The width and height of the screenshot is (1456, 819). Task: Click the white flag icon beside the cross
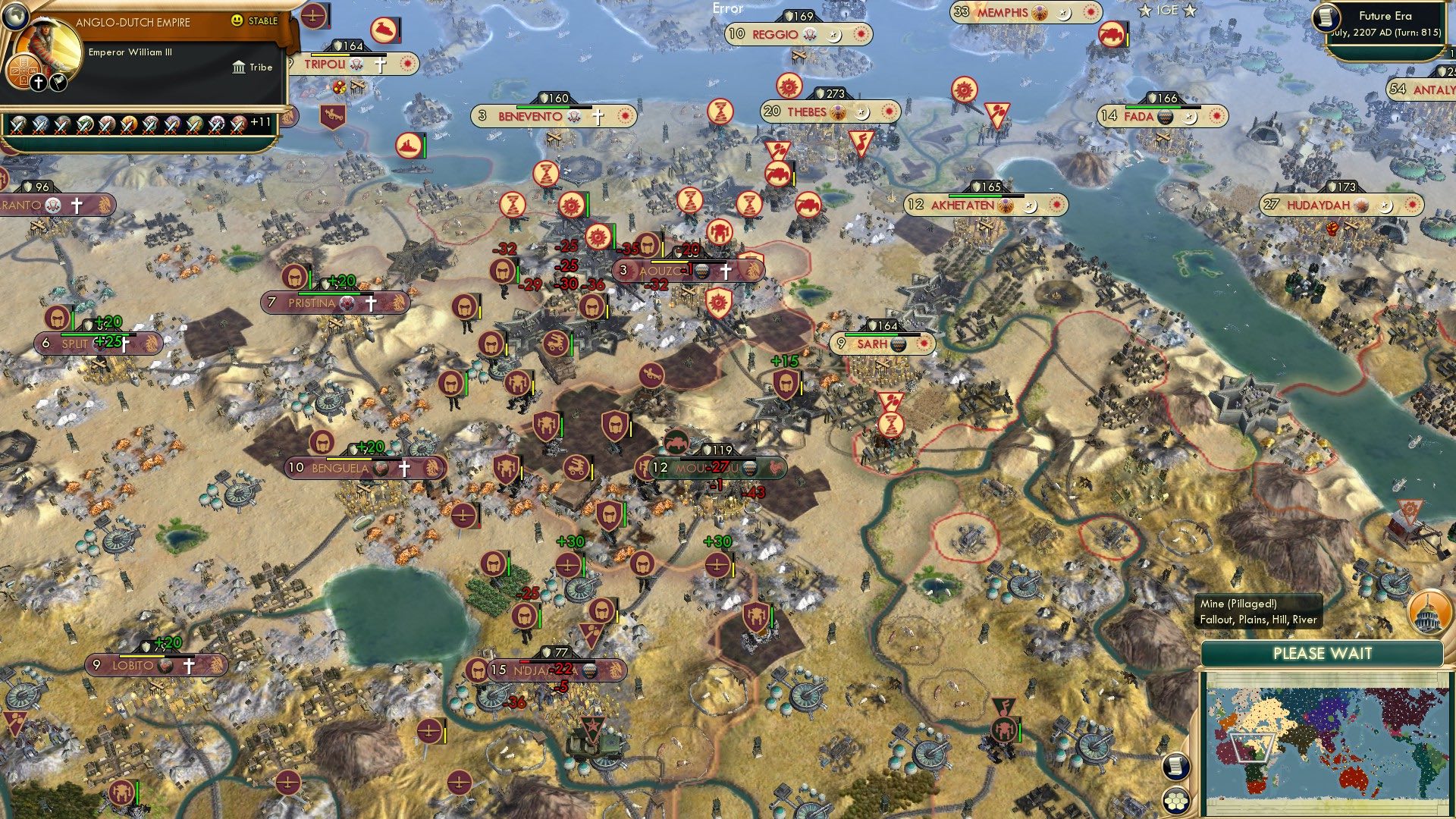[x=57, y=80]
